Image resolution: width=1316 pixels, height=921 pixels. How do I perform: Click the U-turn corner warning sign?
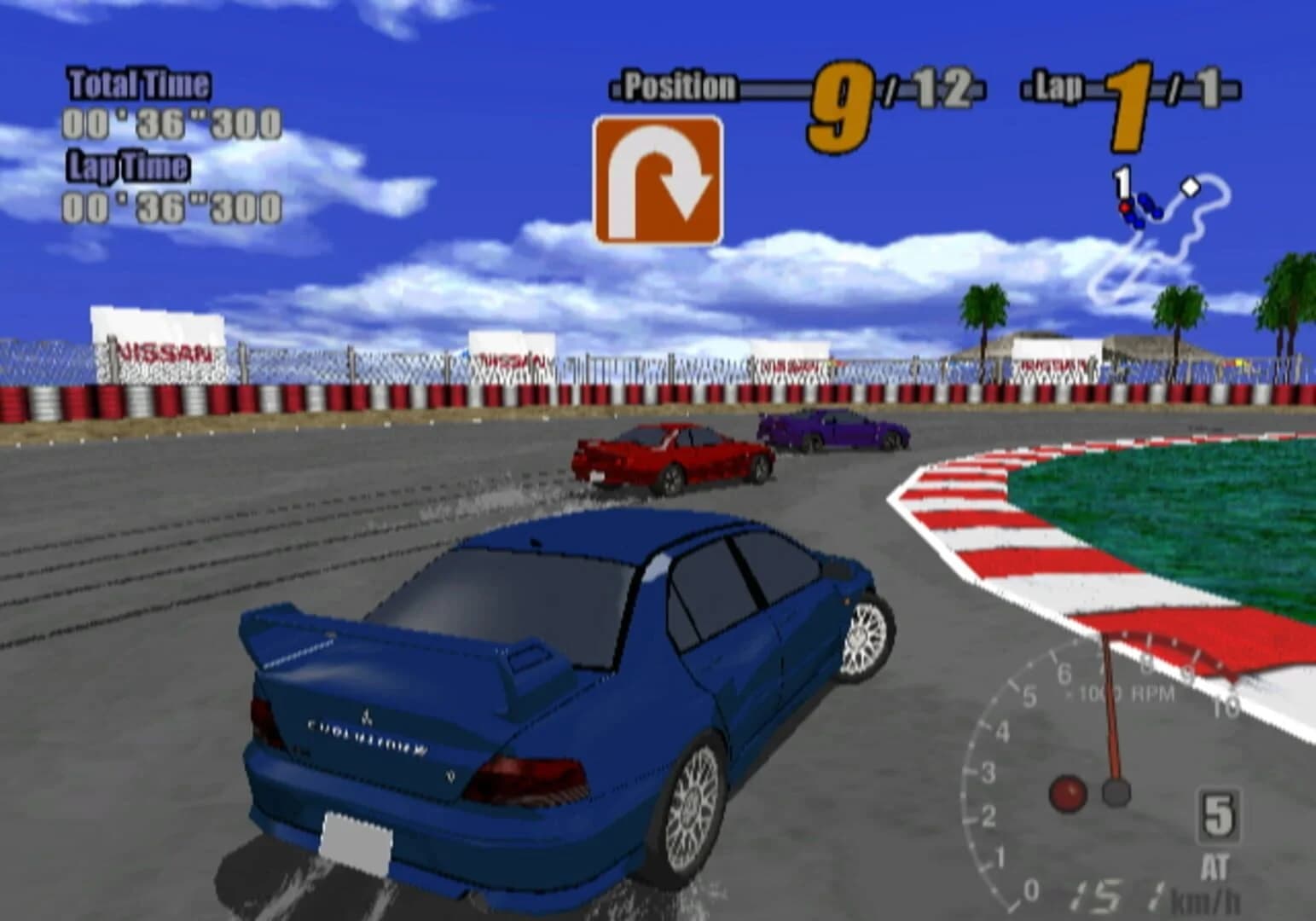pyautogui.click(x=656, y=177)
